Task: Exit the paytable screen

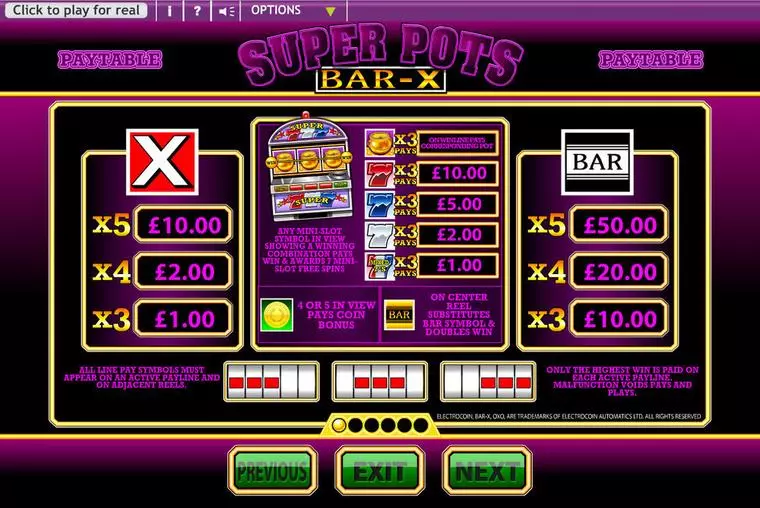Action: [379, 470]
